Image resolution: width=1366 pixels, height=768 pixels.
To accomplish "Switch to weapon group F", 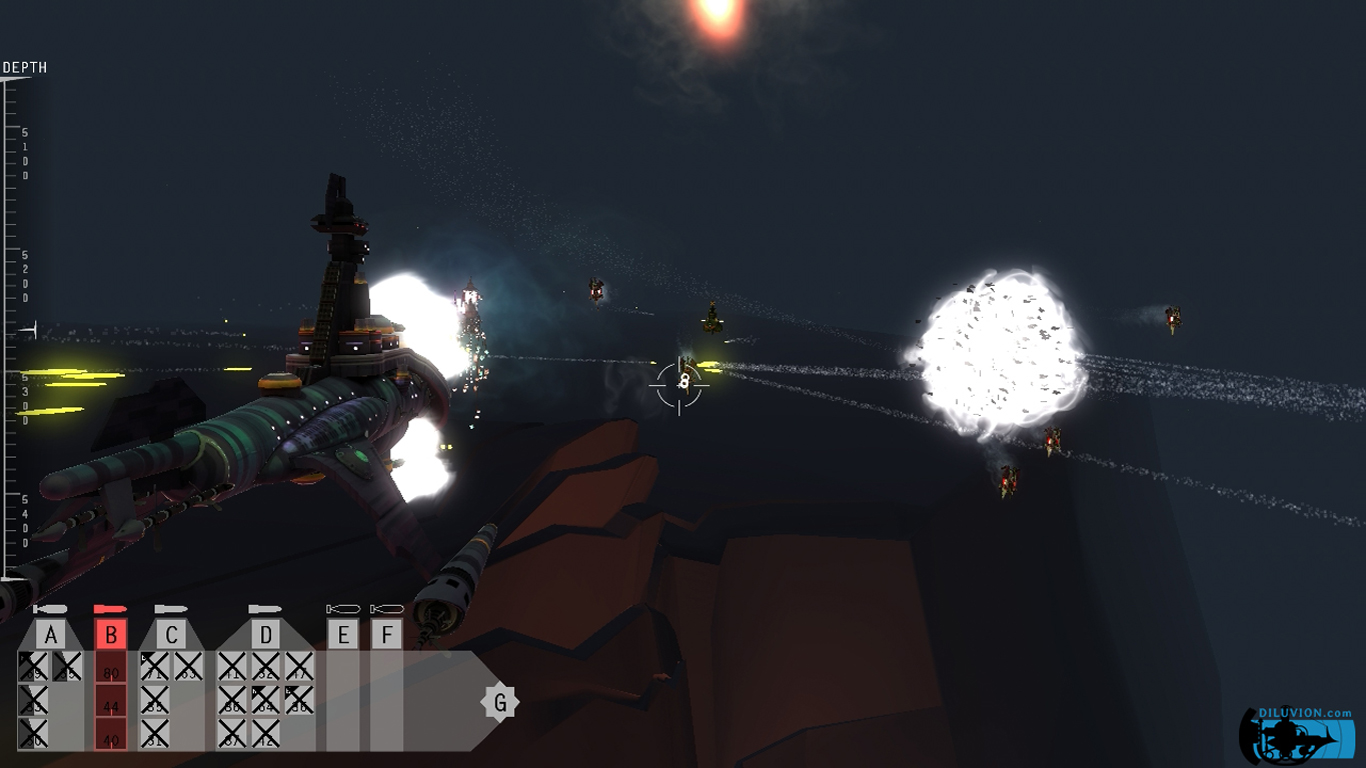I will tap(387, 634).
